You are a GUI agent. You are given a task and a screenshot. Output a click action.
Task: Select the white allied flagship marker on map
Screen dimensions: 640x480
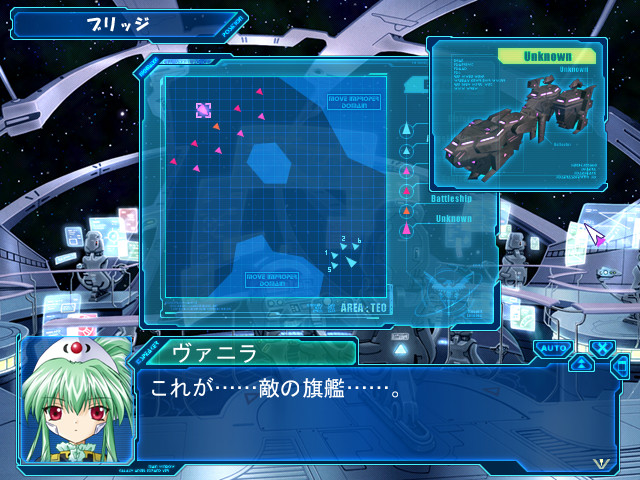[x=350, y=263]
